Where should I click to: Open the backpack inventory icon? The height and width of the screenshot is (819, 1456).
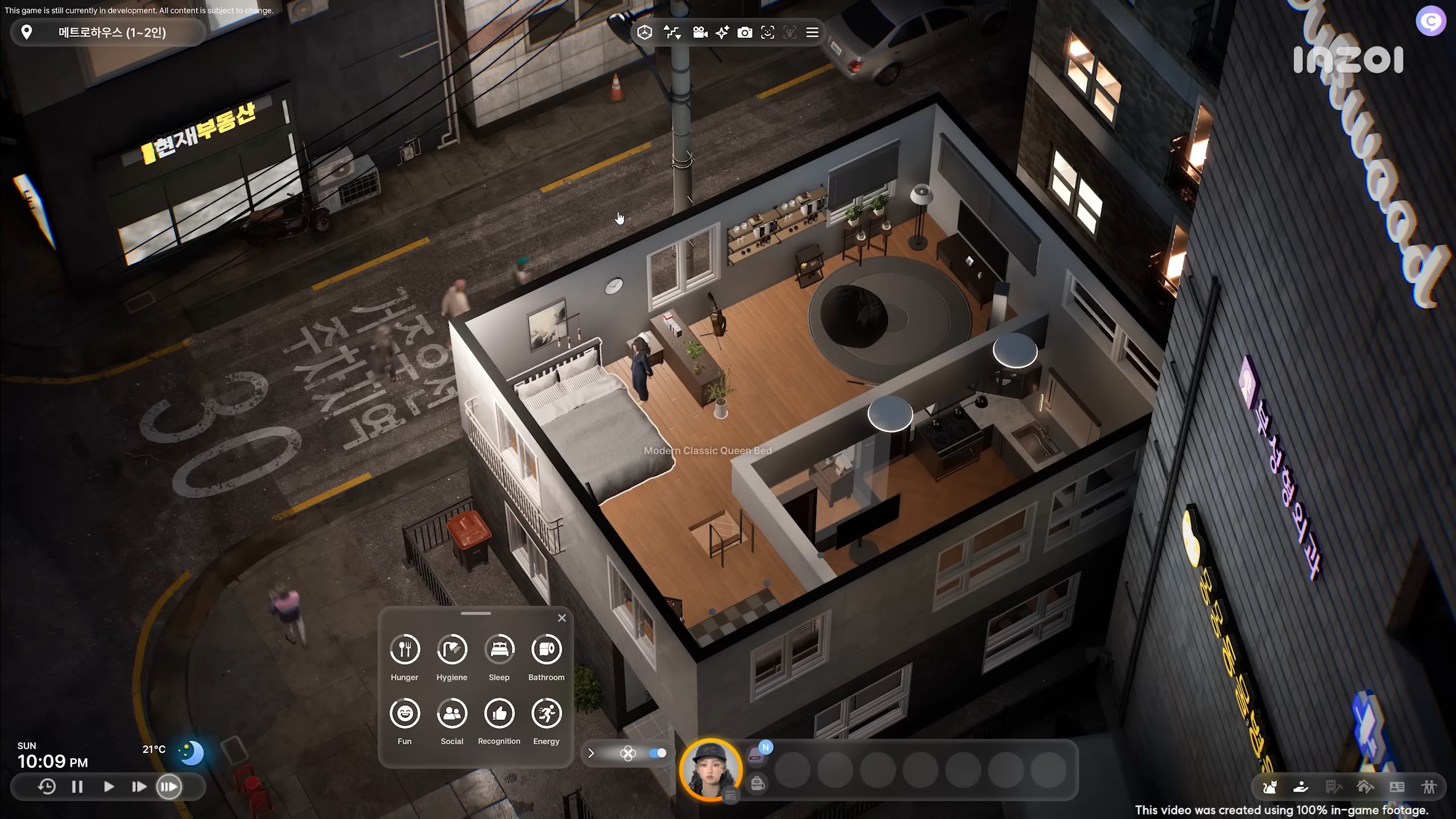pyautogui.click(x=757, y=784)
